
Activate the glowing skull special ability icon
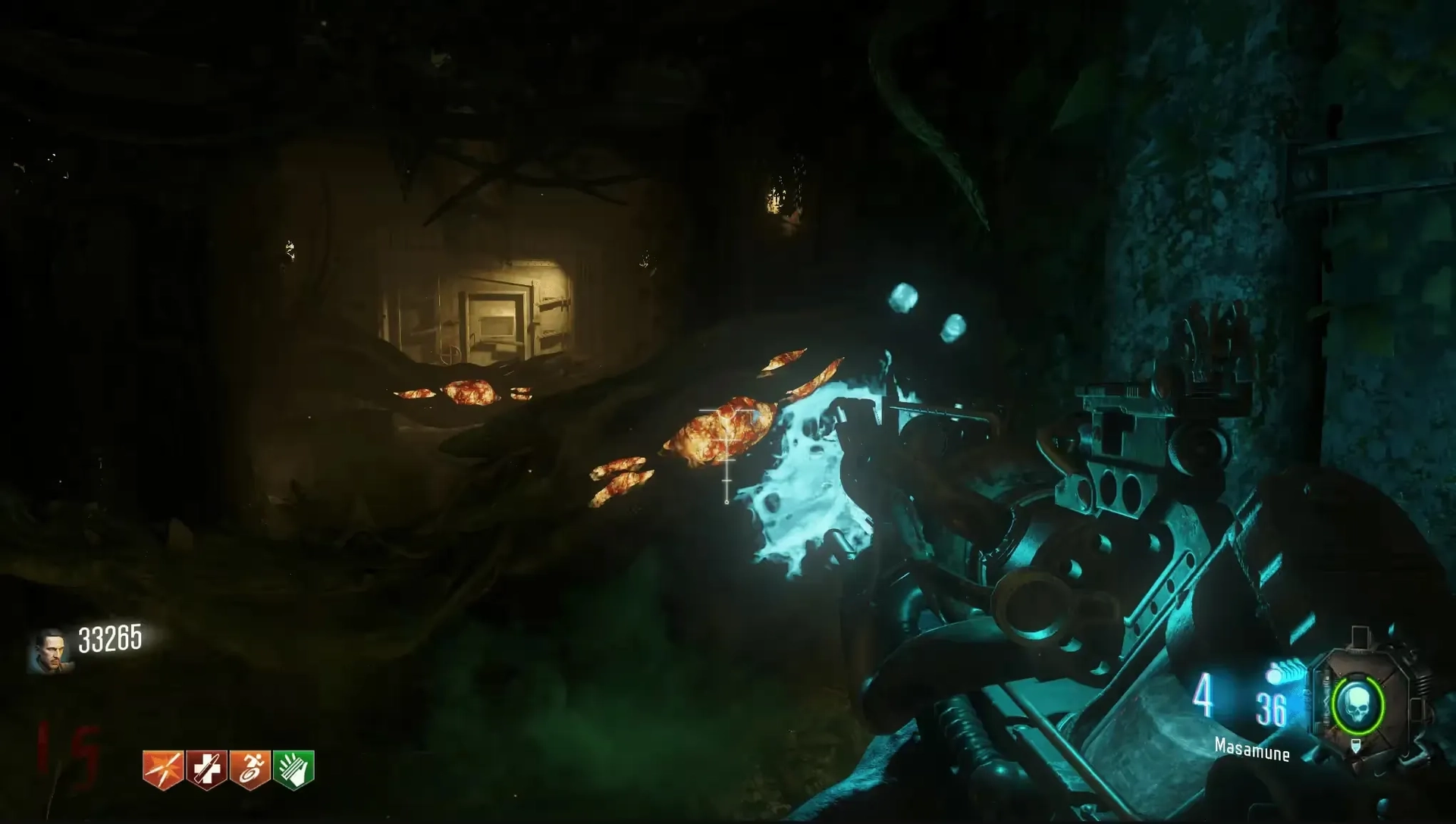[1357, 705]
